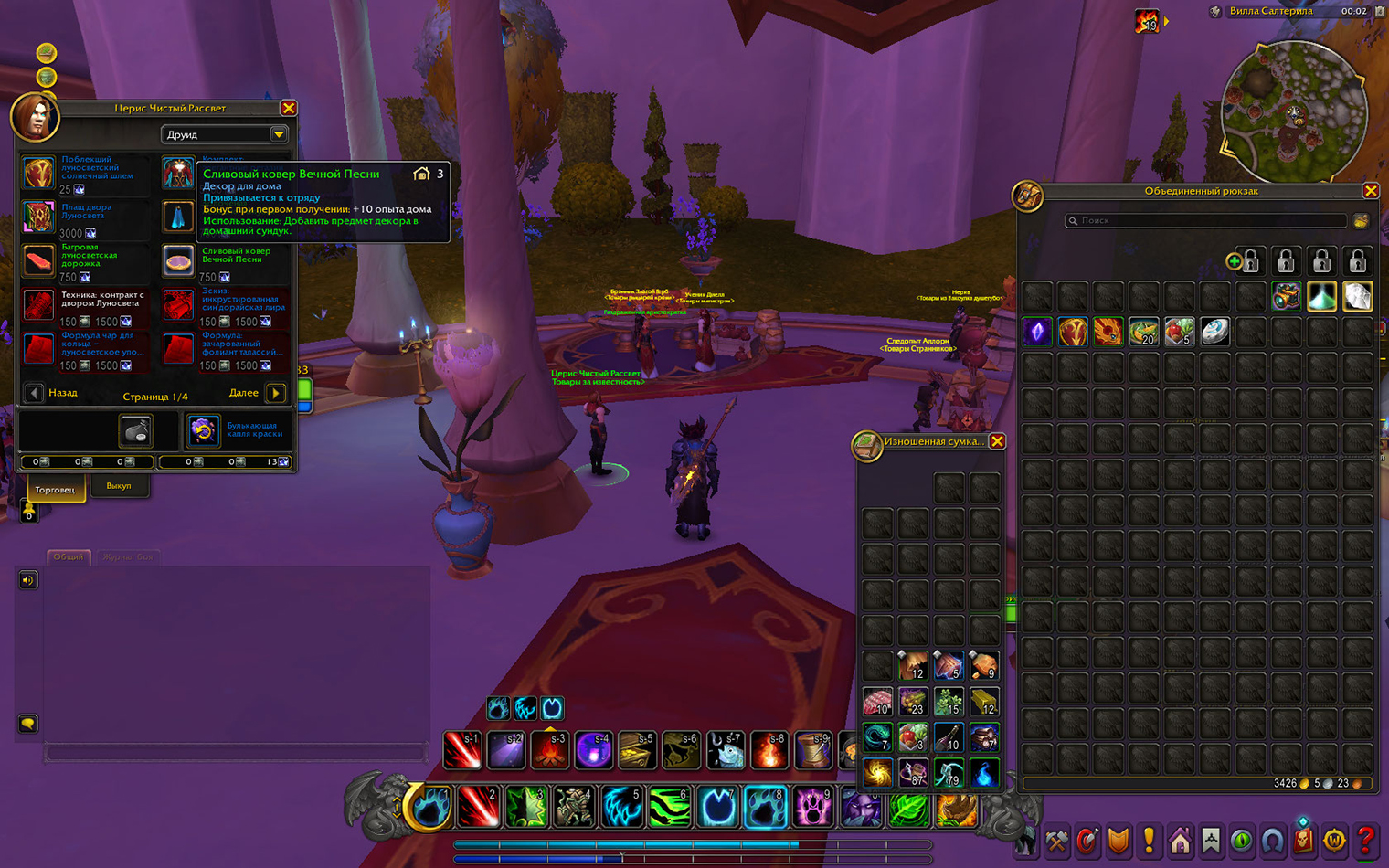Close the Объединенный рюкзак bag window

coord(1370,190)
